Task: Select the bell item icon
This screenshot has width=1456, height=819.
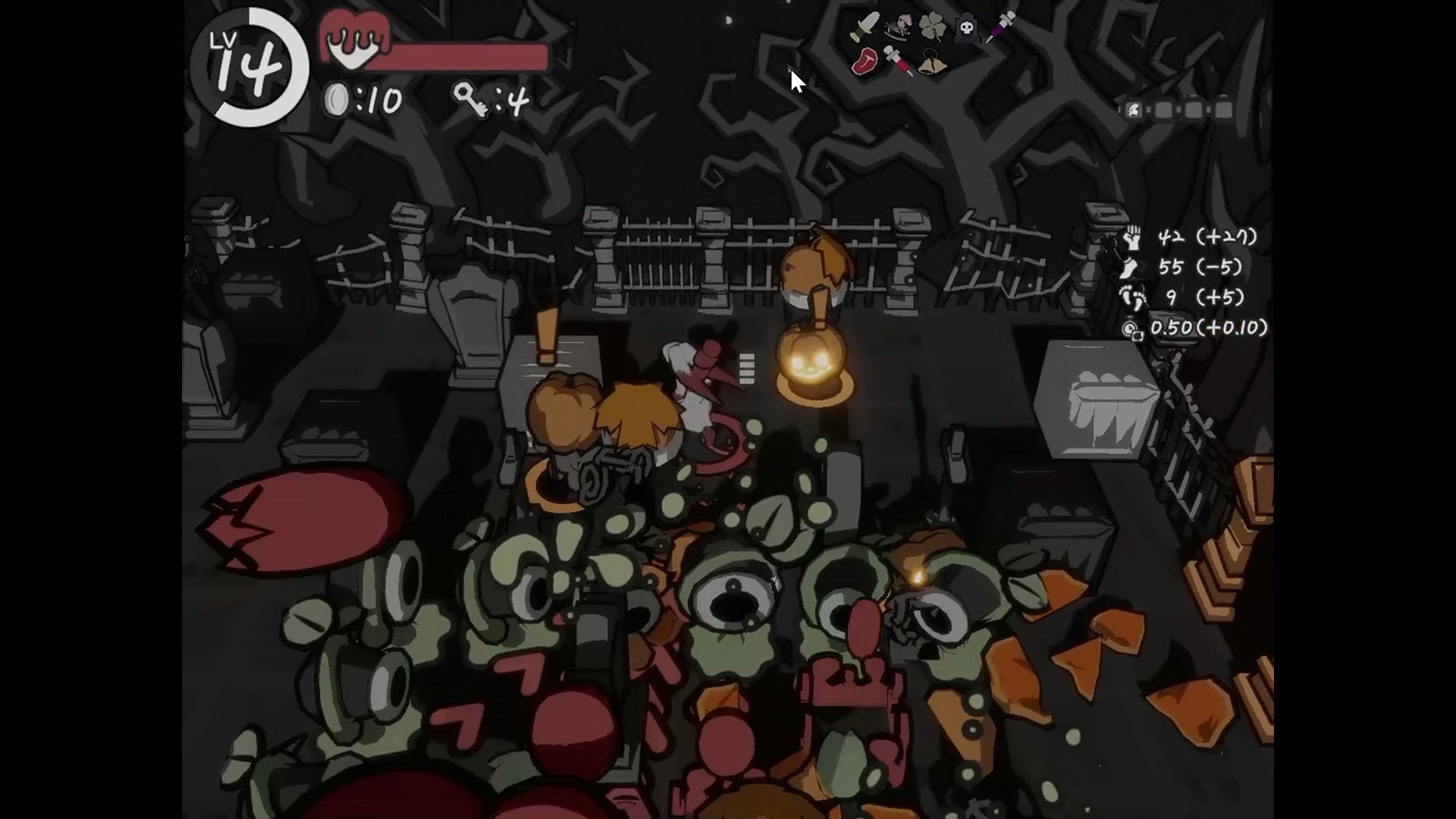Action: click(x=932, y=61)
